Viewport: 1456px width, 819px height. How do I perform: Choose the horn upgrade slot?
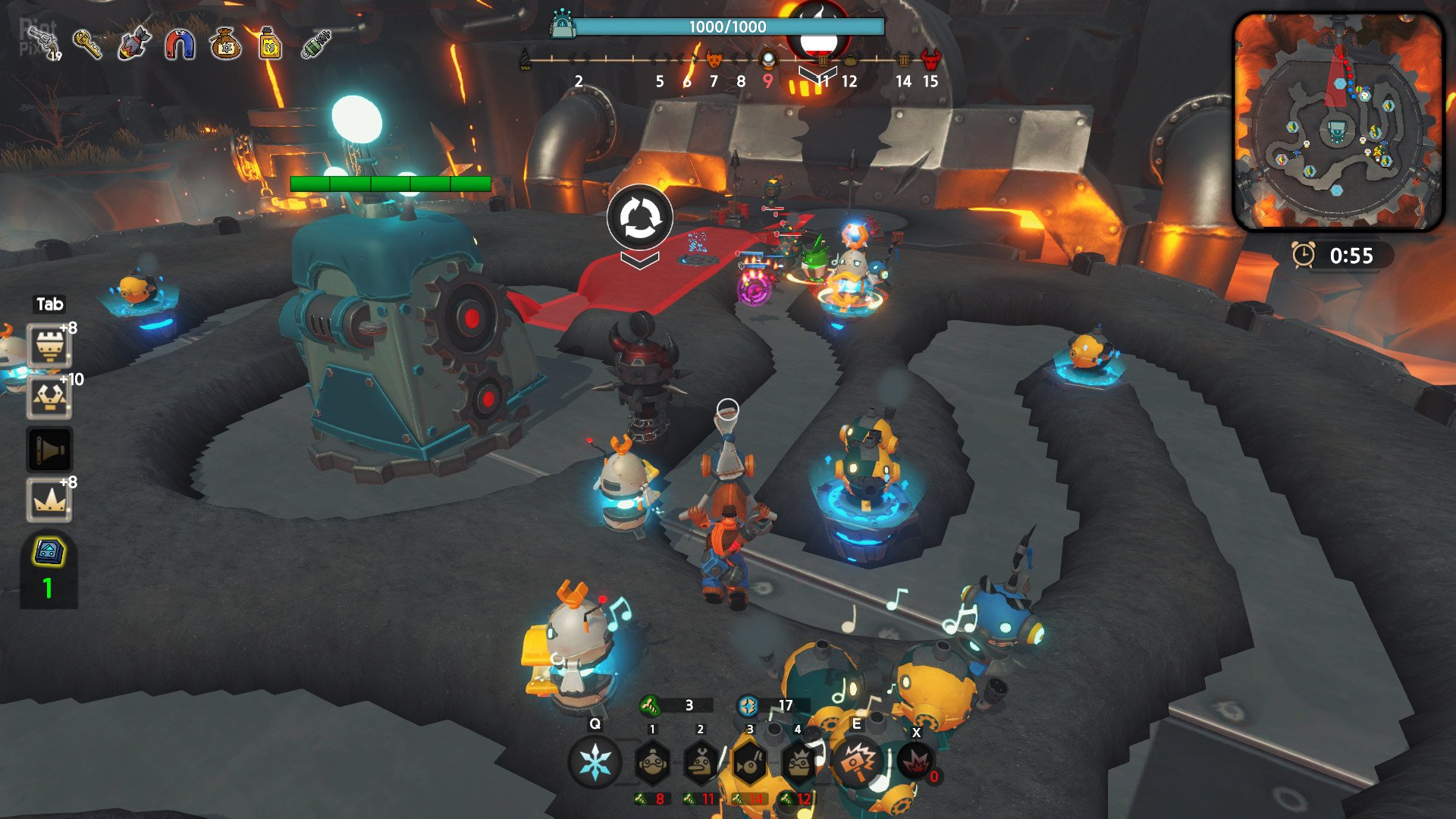pos(49,450)
